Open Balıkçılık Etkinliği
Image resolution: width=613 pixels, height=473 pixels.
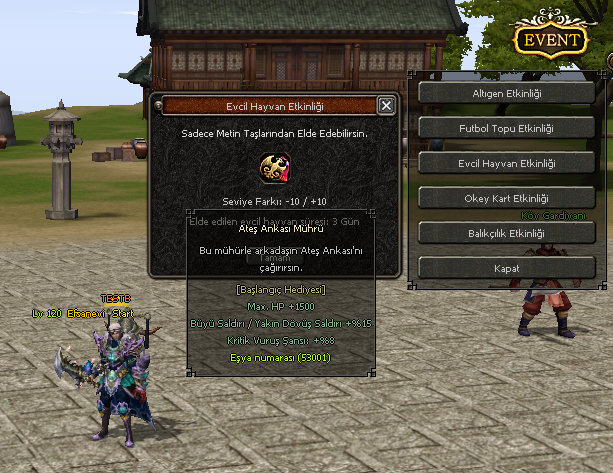coord(506,233)
